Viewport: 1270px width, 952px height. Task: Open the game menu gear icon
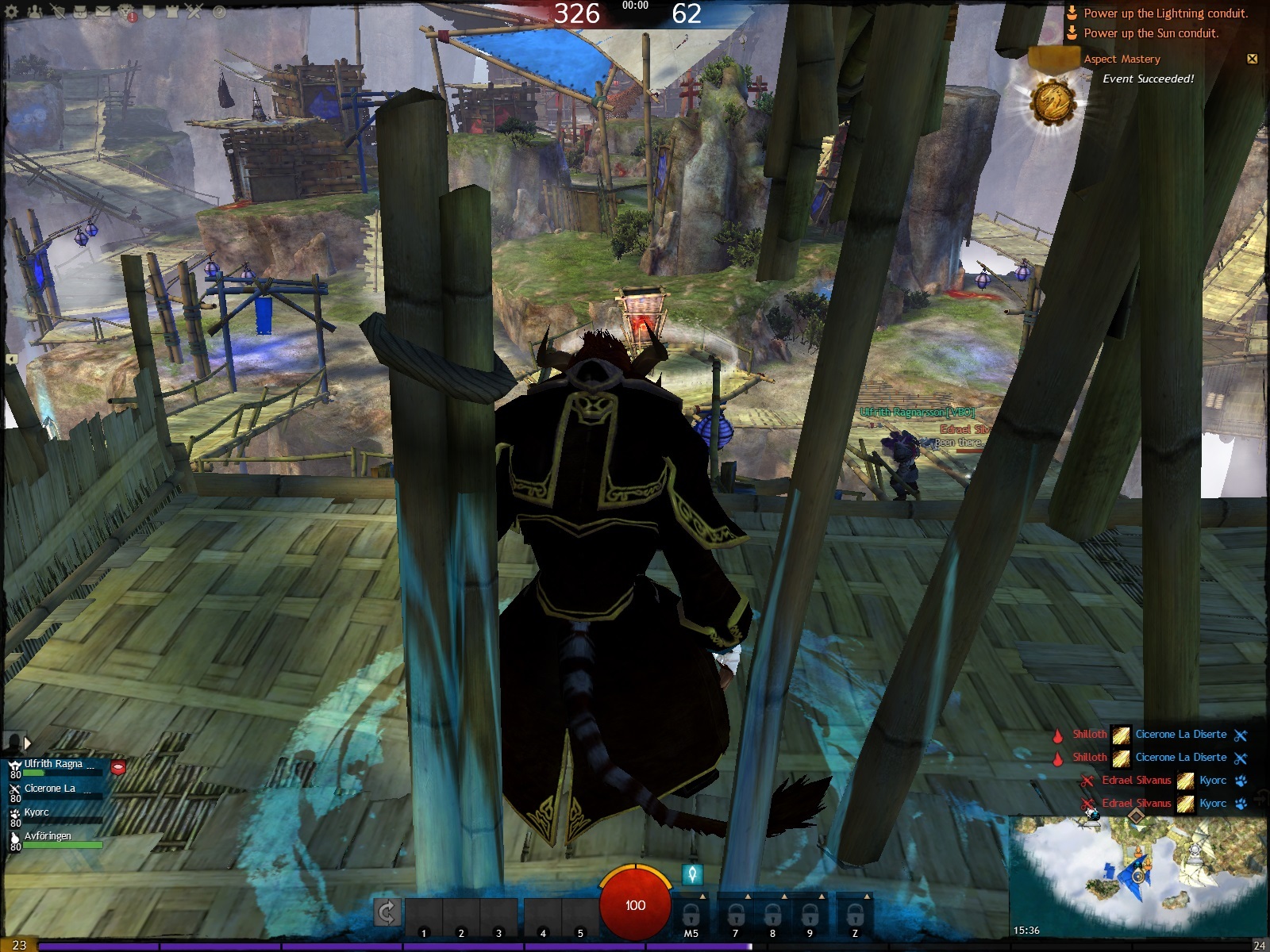[x=13, y=12]
